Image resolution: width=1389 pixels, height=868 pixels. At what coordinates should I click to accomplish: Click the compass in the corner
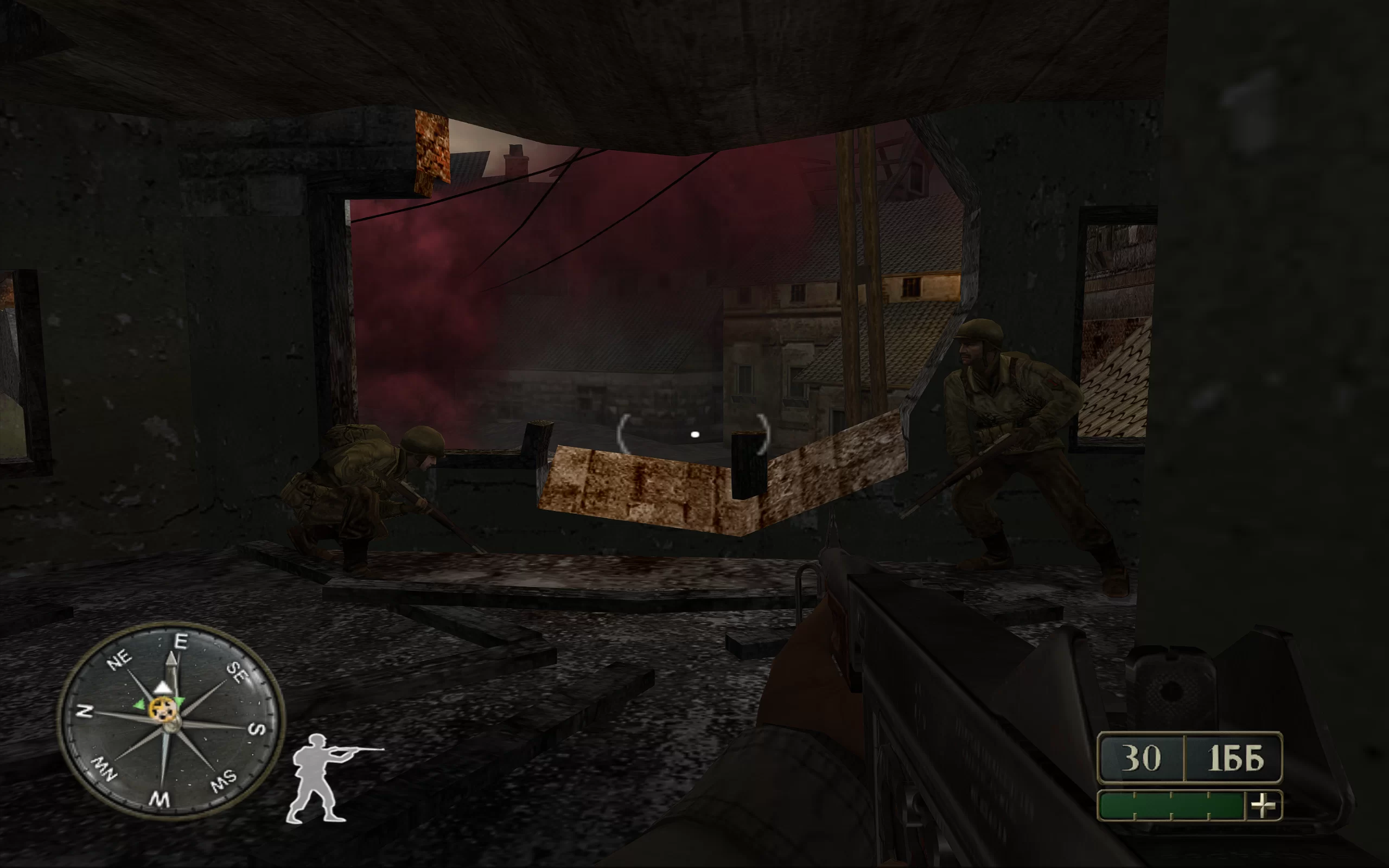[x=170, y=721]
